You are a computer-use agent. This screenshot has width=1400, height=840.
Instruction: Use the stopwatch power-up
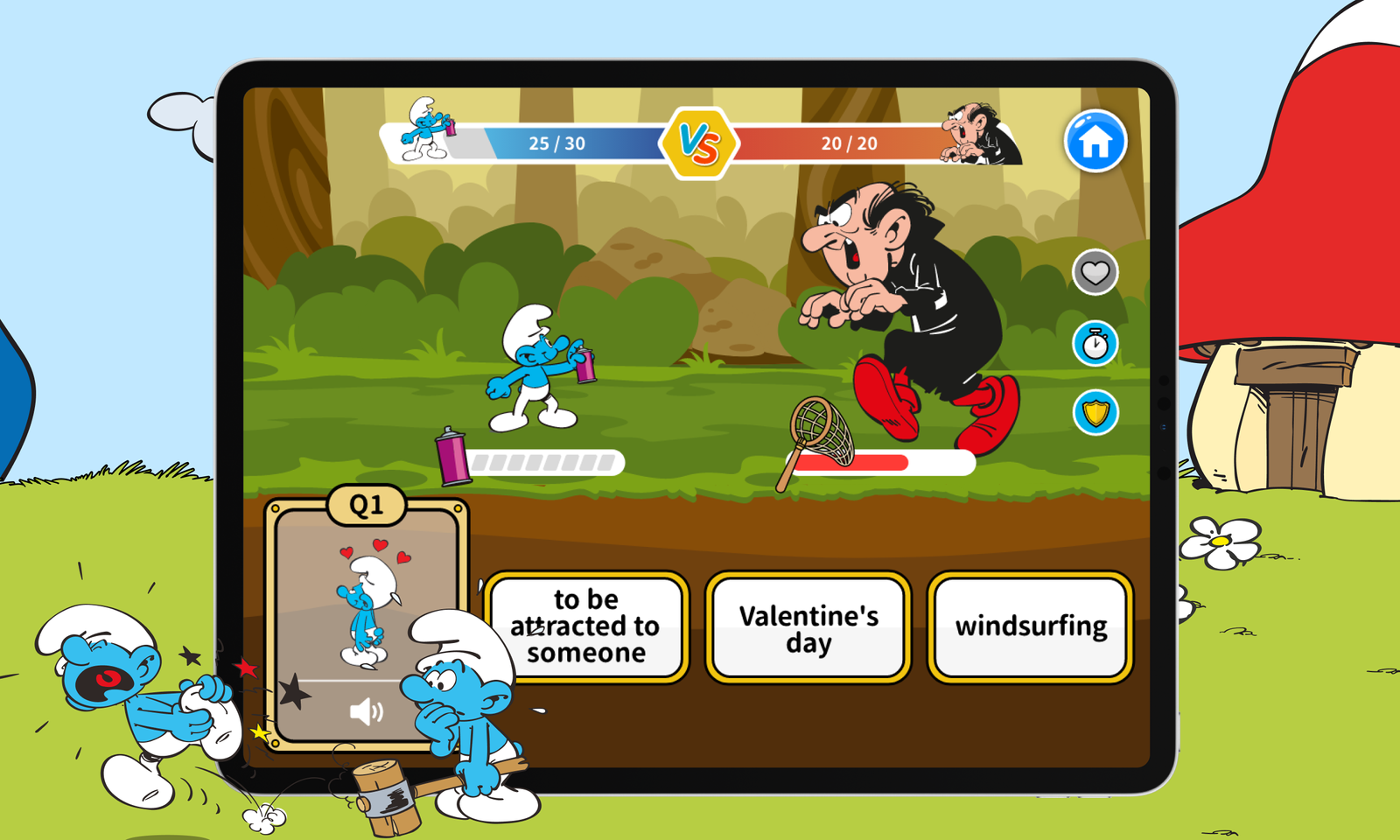tap(1095, 344)
